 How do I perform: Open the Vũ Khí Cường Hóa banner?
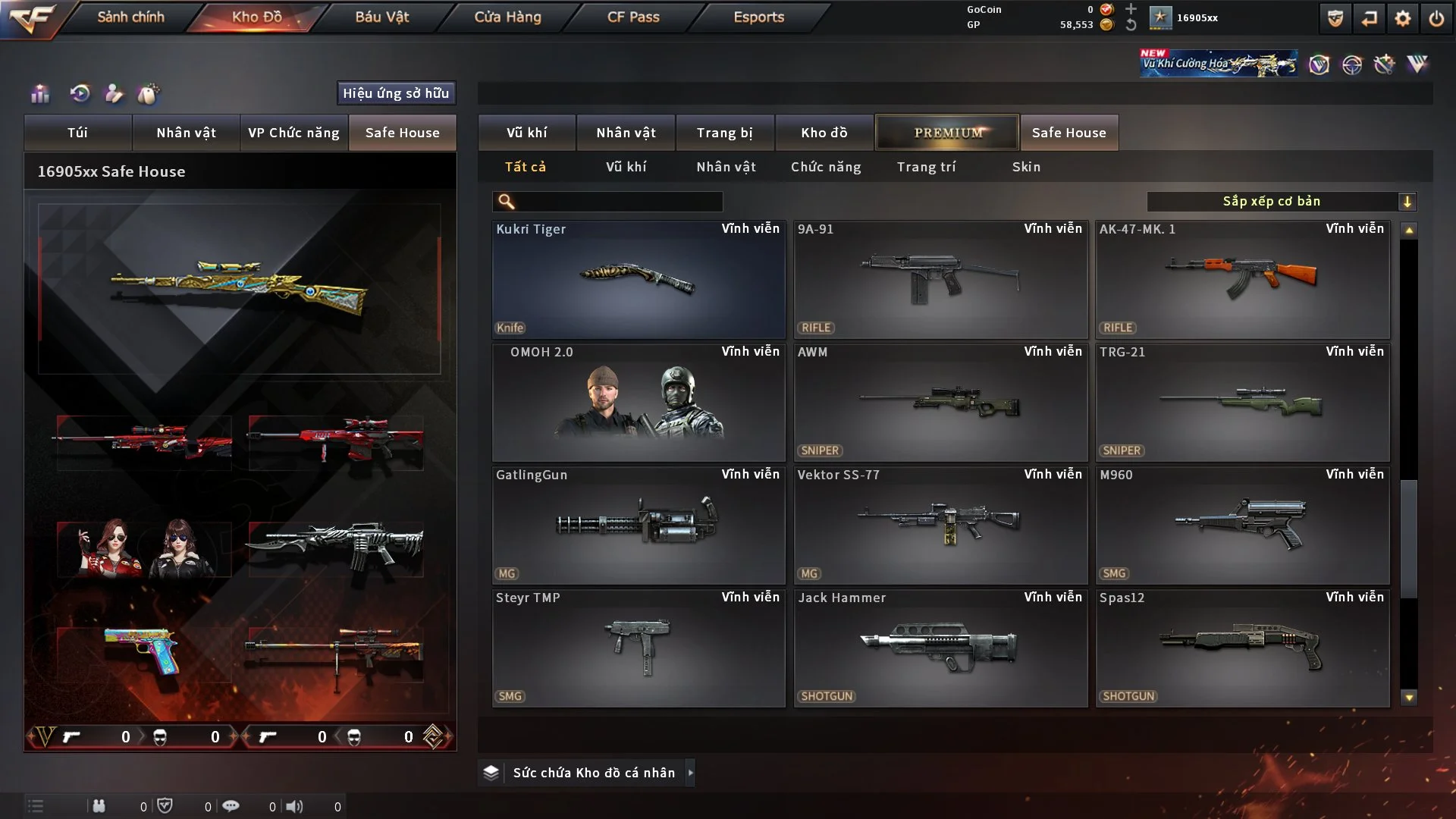pos(1218,64)
